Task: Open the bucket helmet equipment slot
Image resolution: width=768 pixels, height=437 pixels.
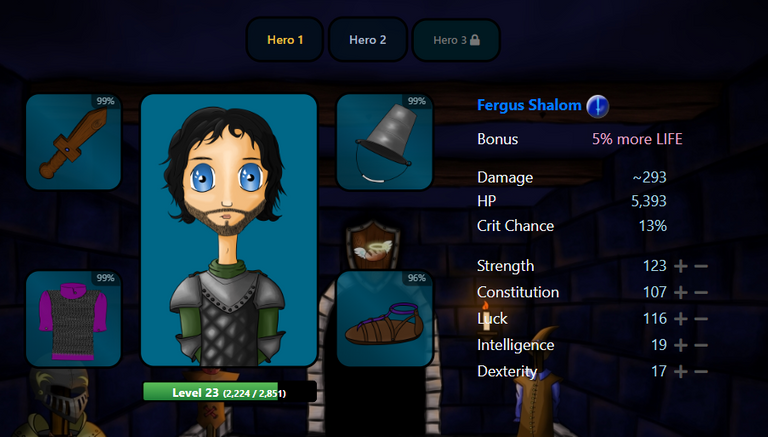Action: coord(384,142)
